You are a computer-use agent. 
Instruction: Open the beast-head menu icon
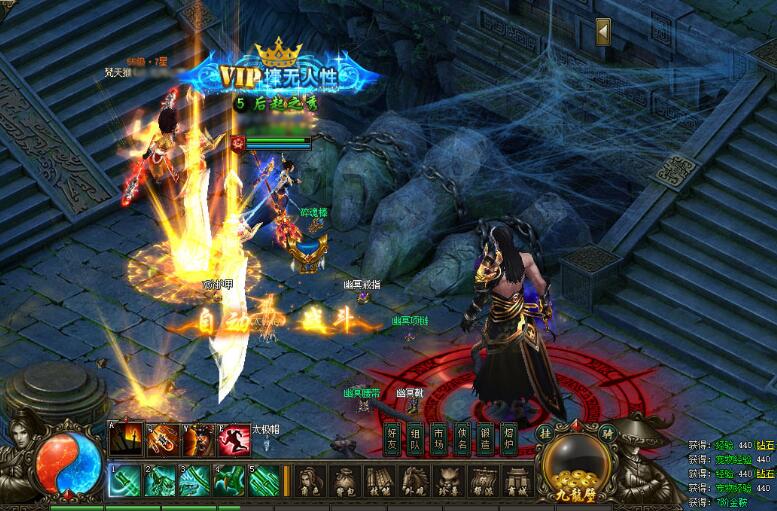447,480
